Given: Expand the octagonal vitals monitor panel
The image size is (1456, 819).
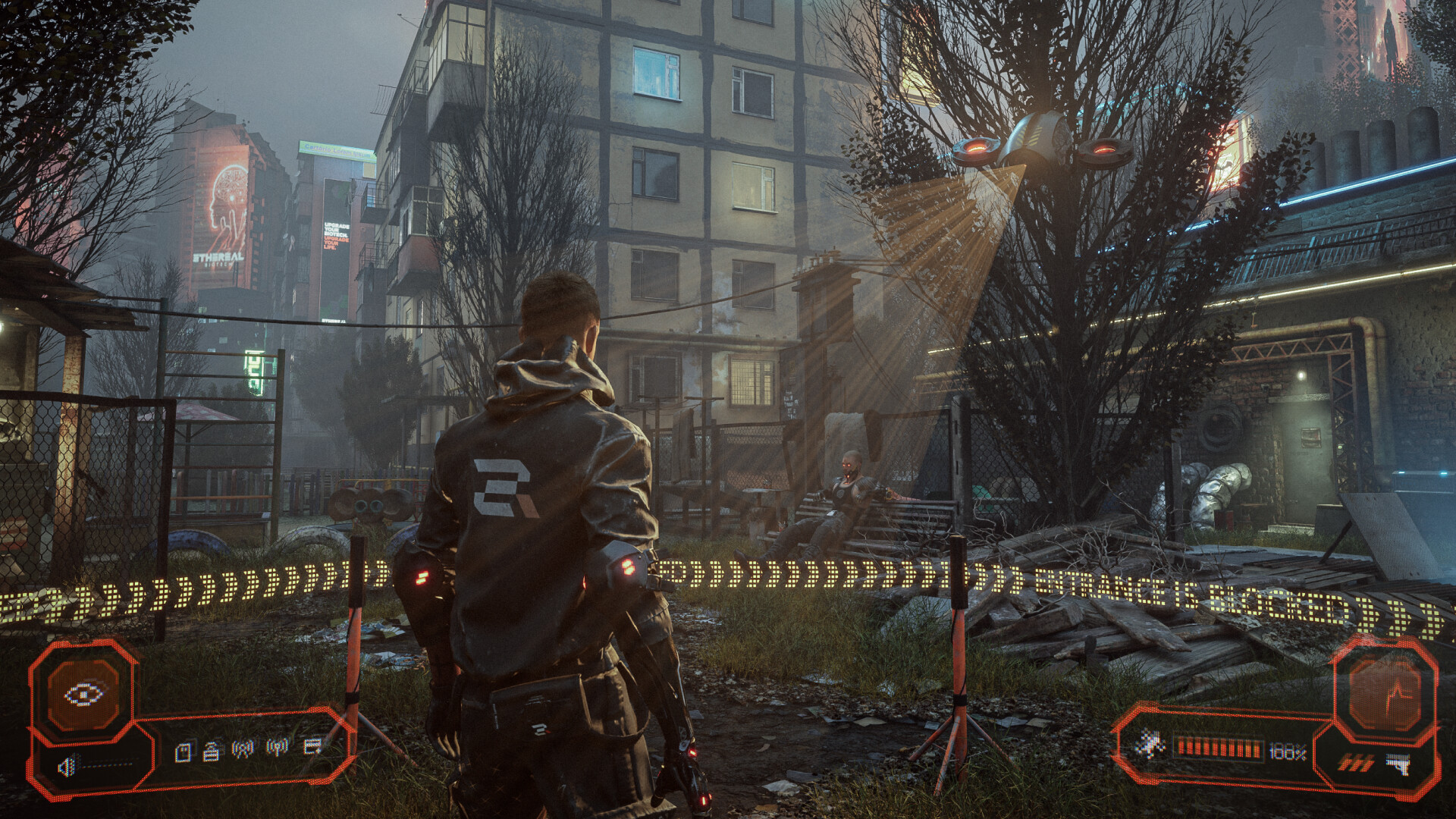Looking at the screenshot, I should (x=1386, y=694).
